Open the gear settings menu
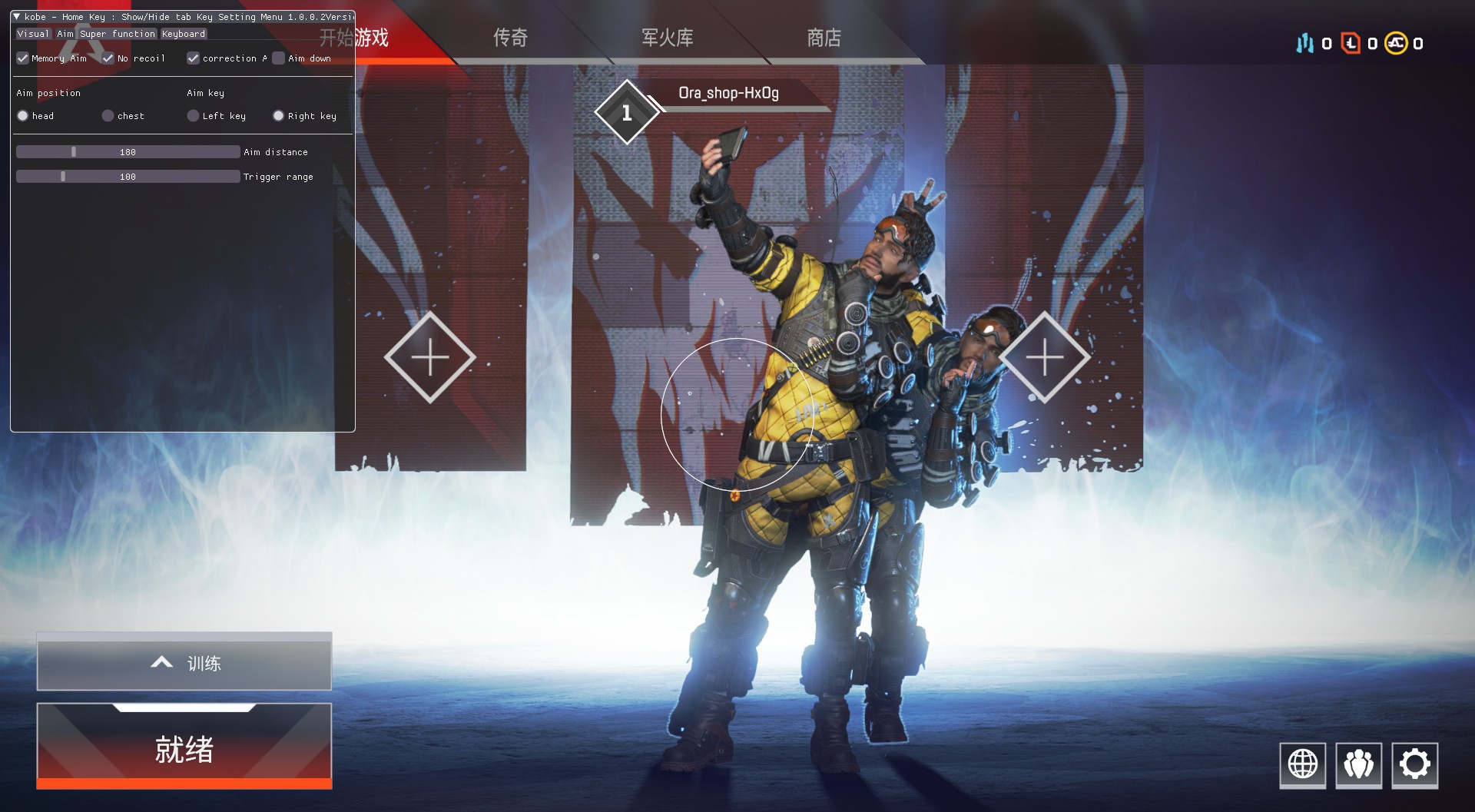Screen dimensions: 1475x812 [1414, 764]
